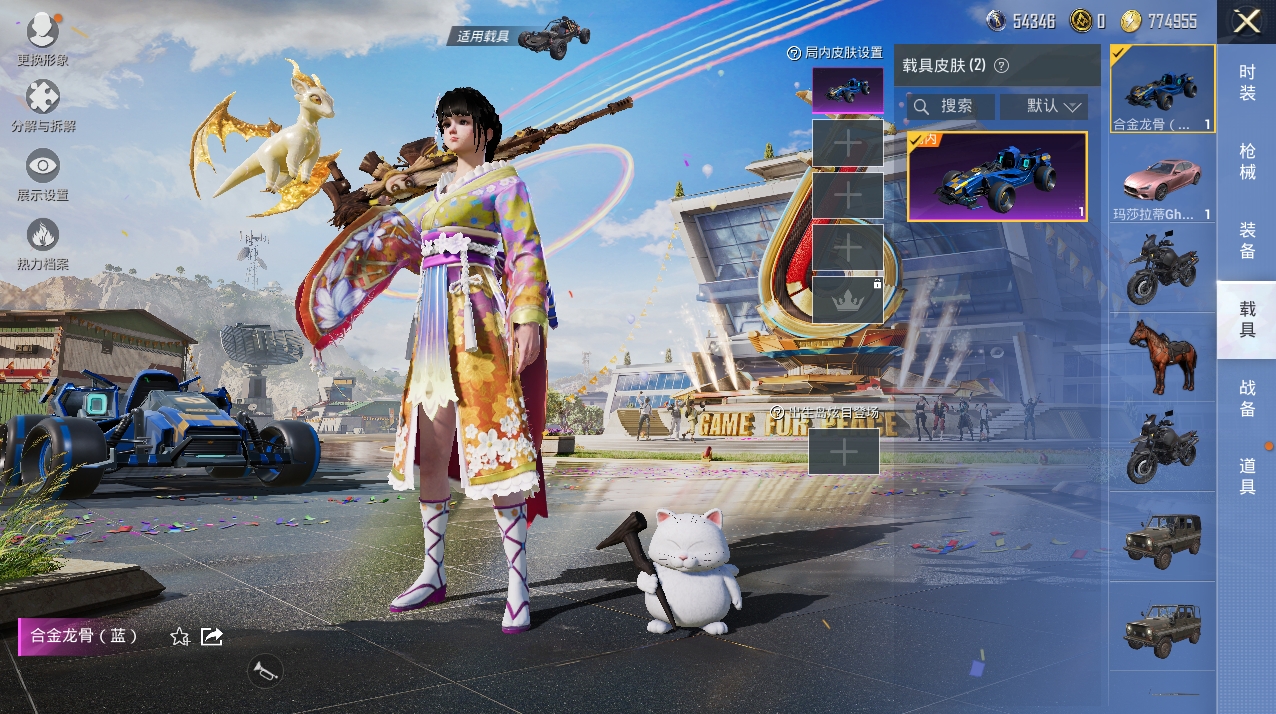Switch to the 时装 (Outfits) tab
The image size is (1276, 714).
(x=1246, y=82)
